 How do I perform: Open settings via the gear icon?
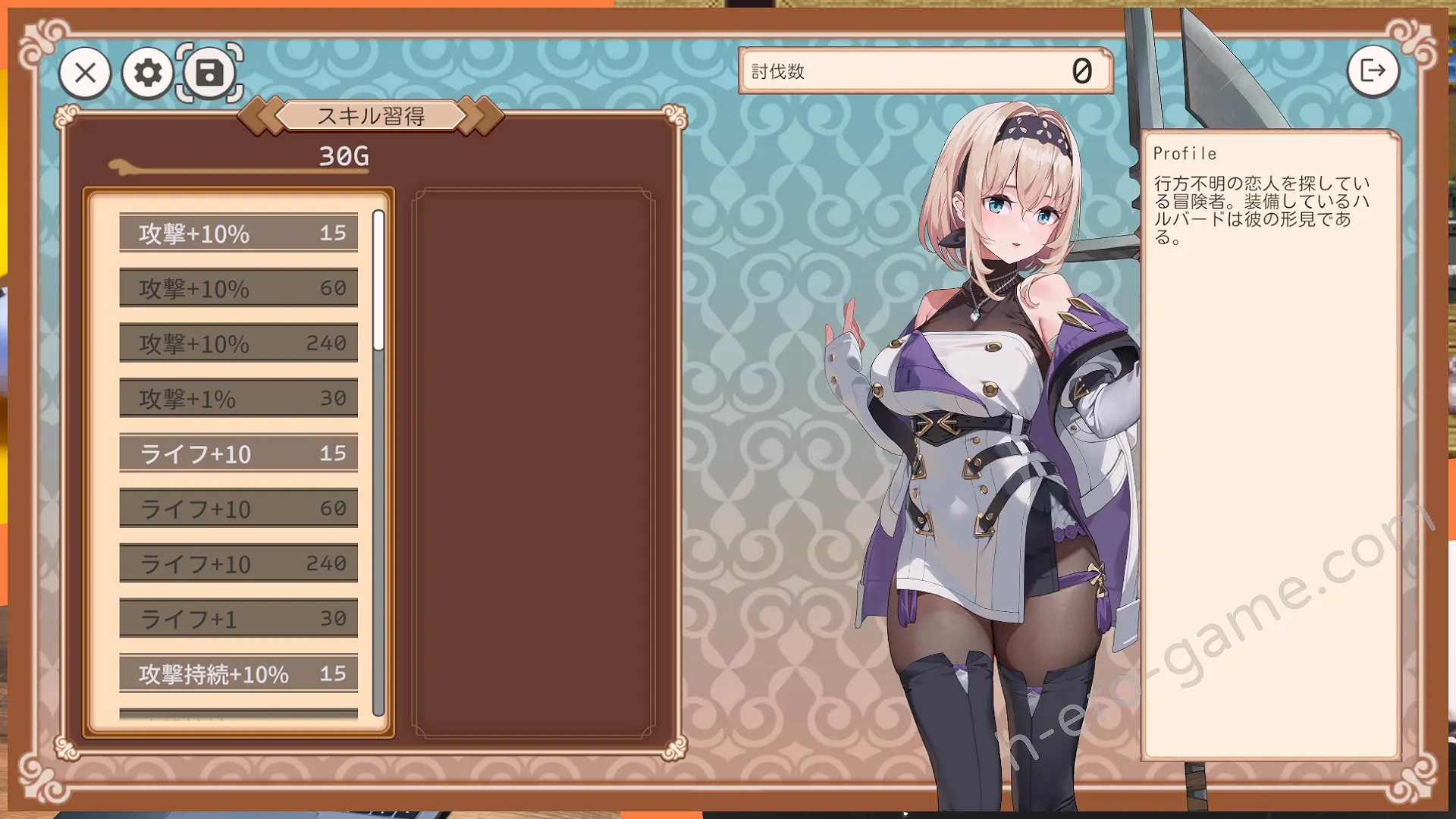(x=148, y=73)
